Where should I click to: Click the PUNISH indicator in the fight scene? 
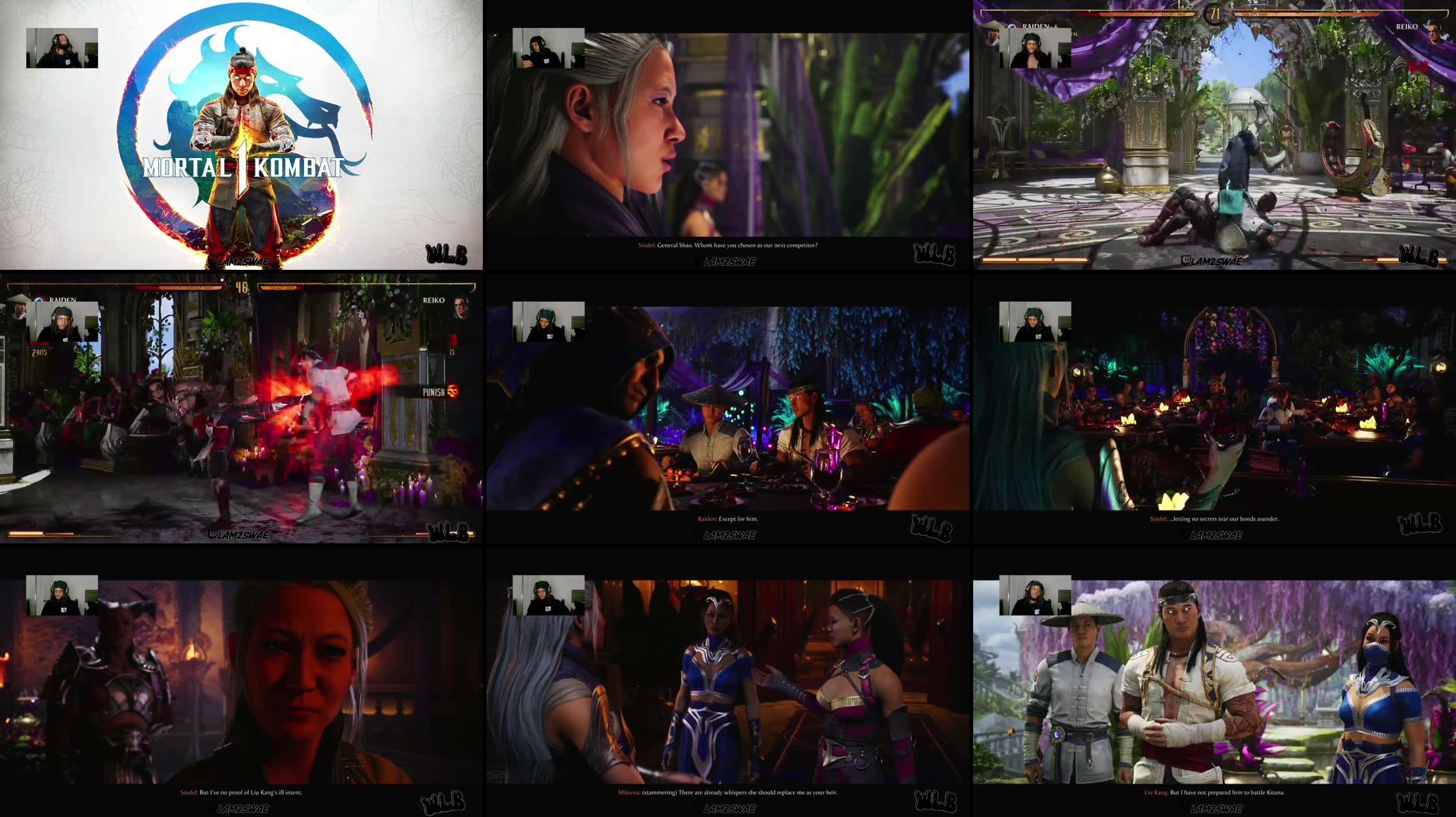(x=433, y=391)
